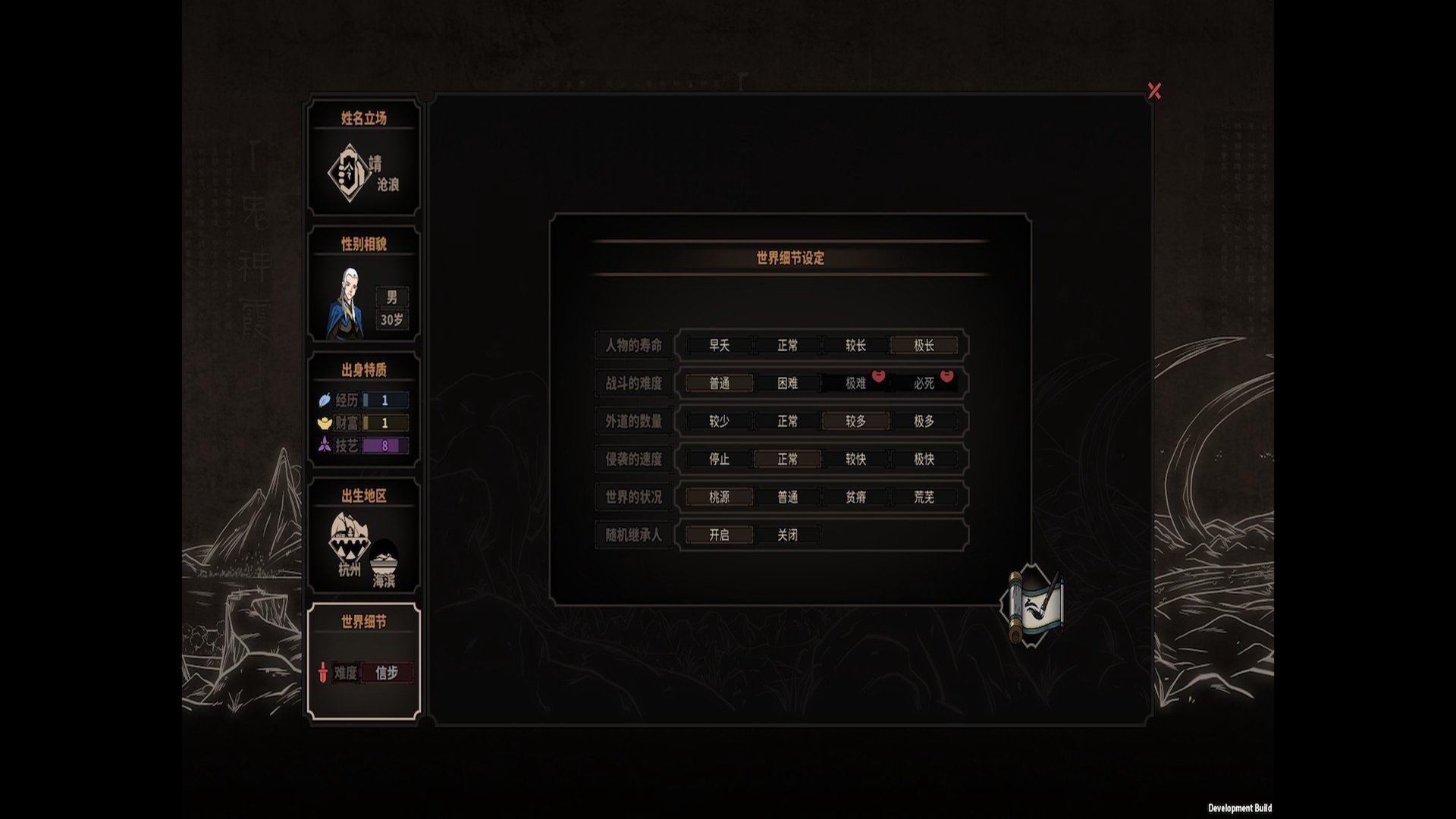Open the 世界细节 world details panel
Screen dimensions: 1456x819
364,661
